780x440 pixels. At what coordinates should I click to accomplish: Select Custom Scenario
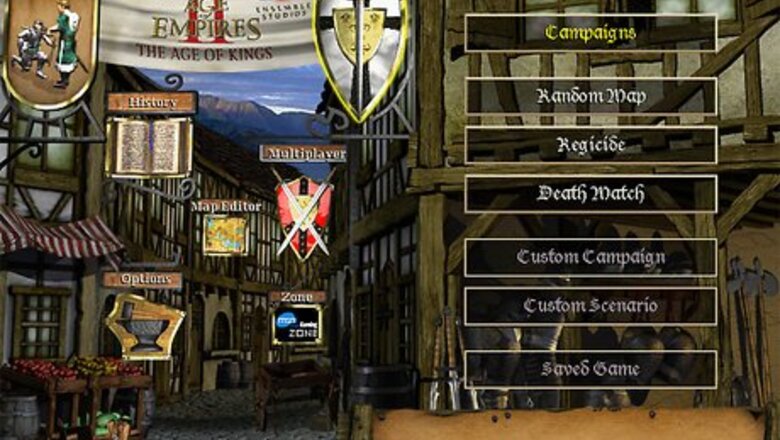click(590, 306)
